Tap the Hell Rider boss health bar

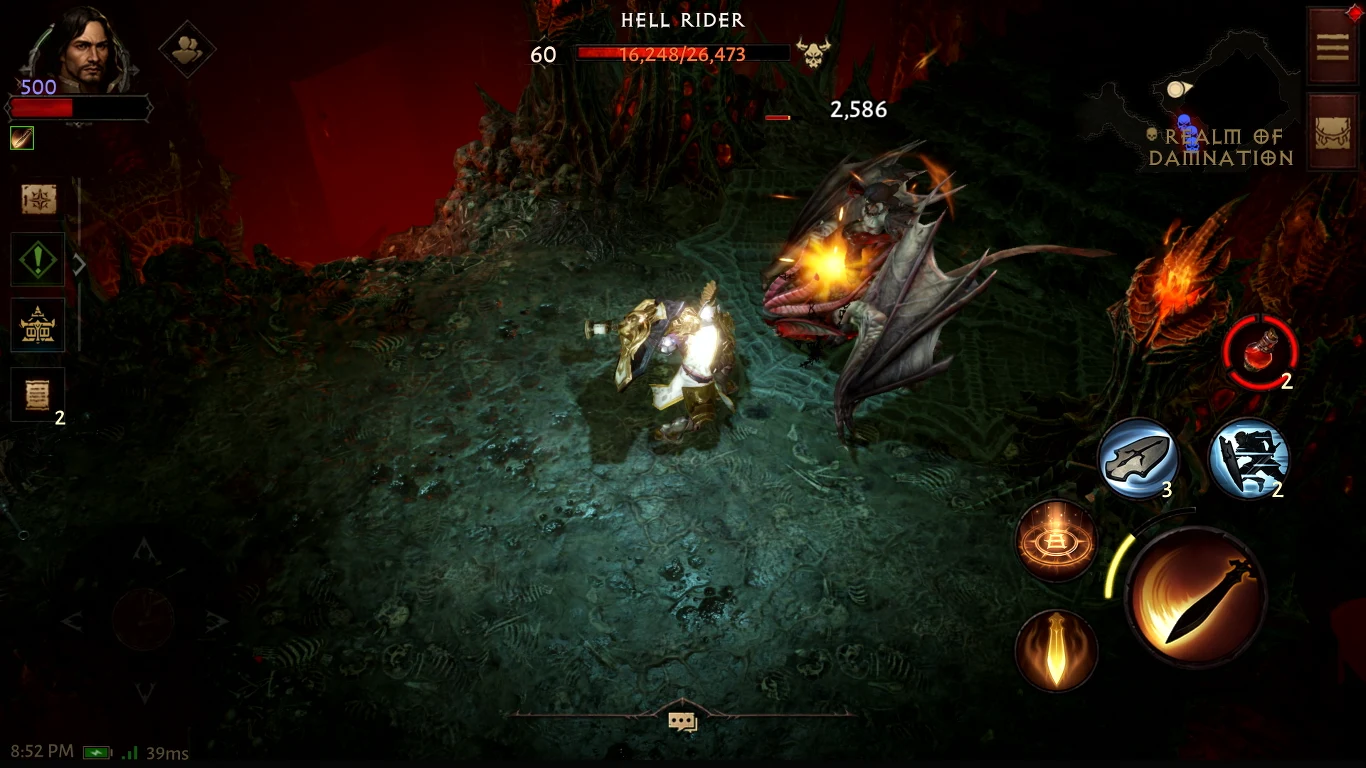pyautogui.click(x=683, y=54)
